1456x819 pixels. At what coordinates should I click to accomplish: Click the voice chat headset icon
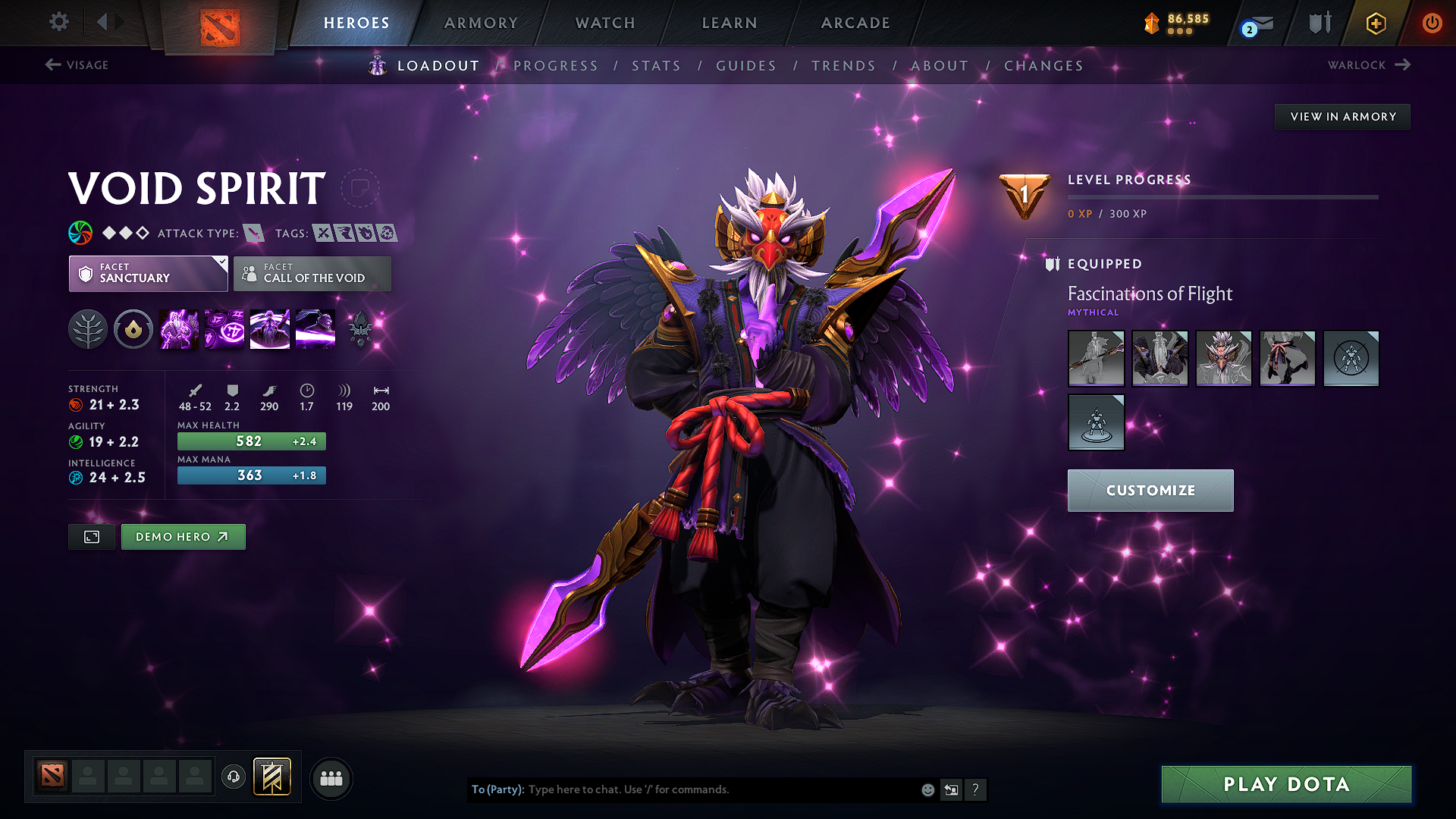click(x=233, y=778)
